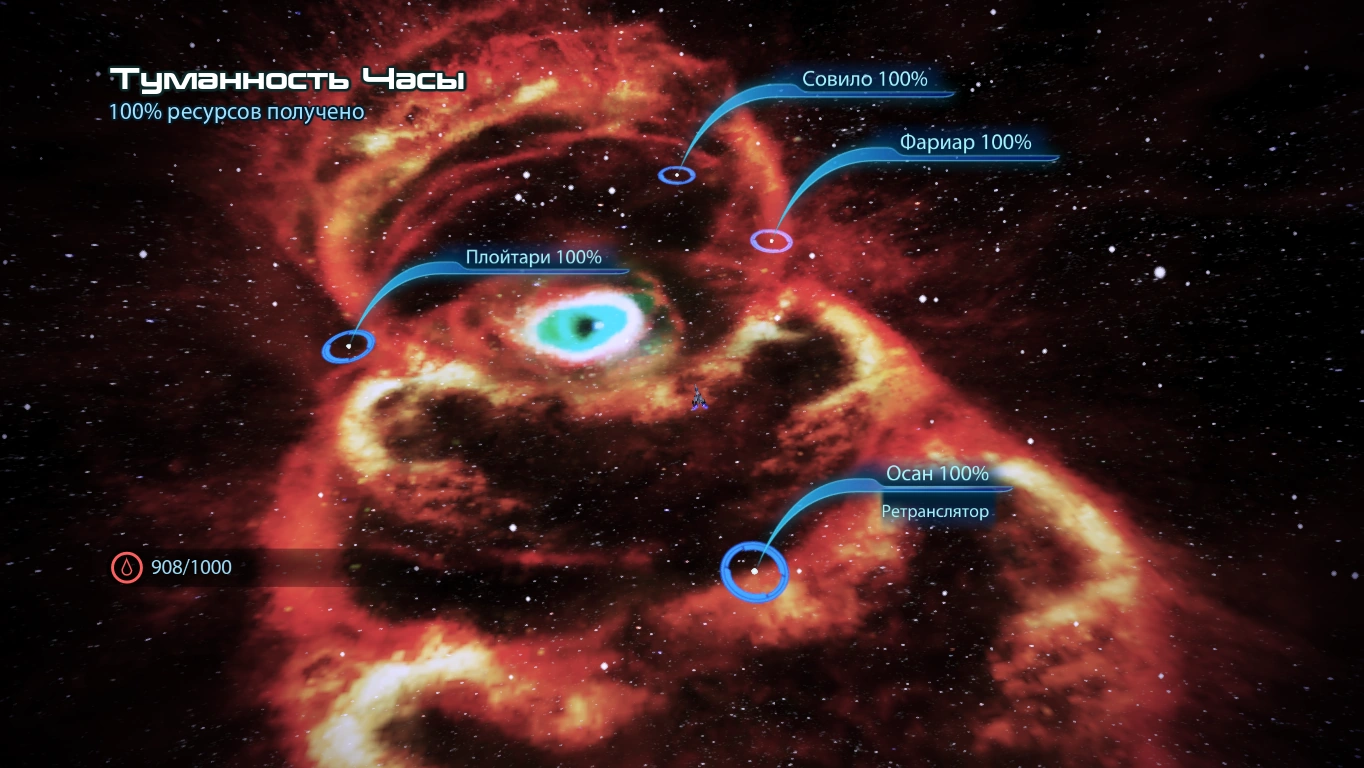Choose the Фариар star system

[x=771, y=241]
